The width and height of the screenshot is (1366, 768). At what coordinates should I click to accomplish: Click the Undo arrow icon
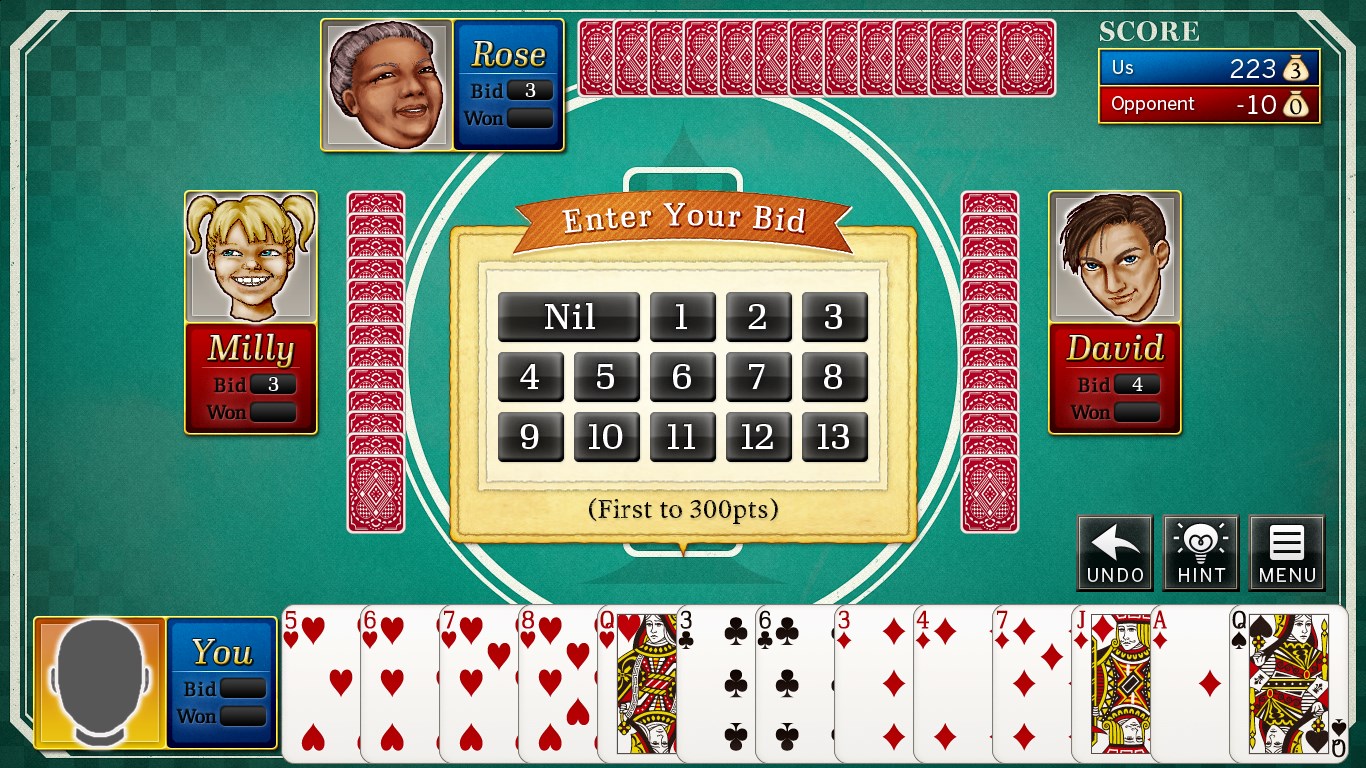click(1114, 552)
